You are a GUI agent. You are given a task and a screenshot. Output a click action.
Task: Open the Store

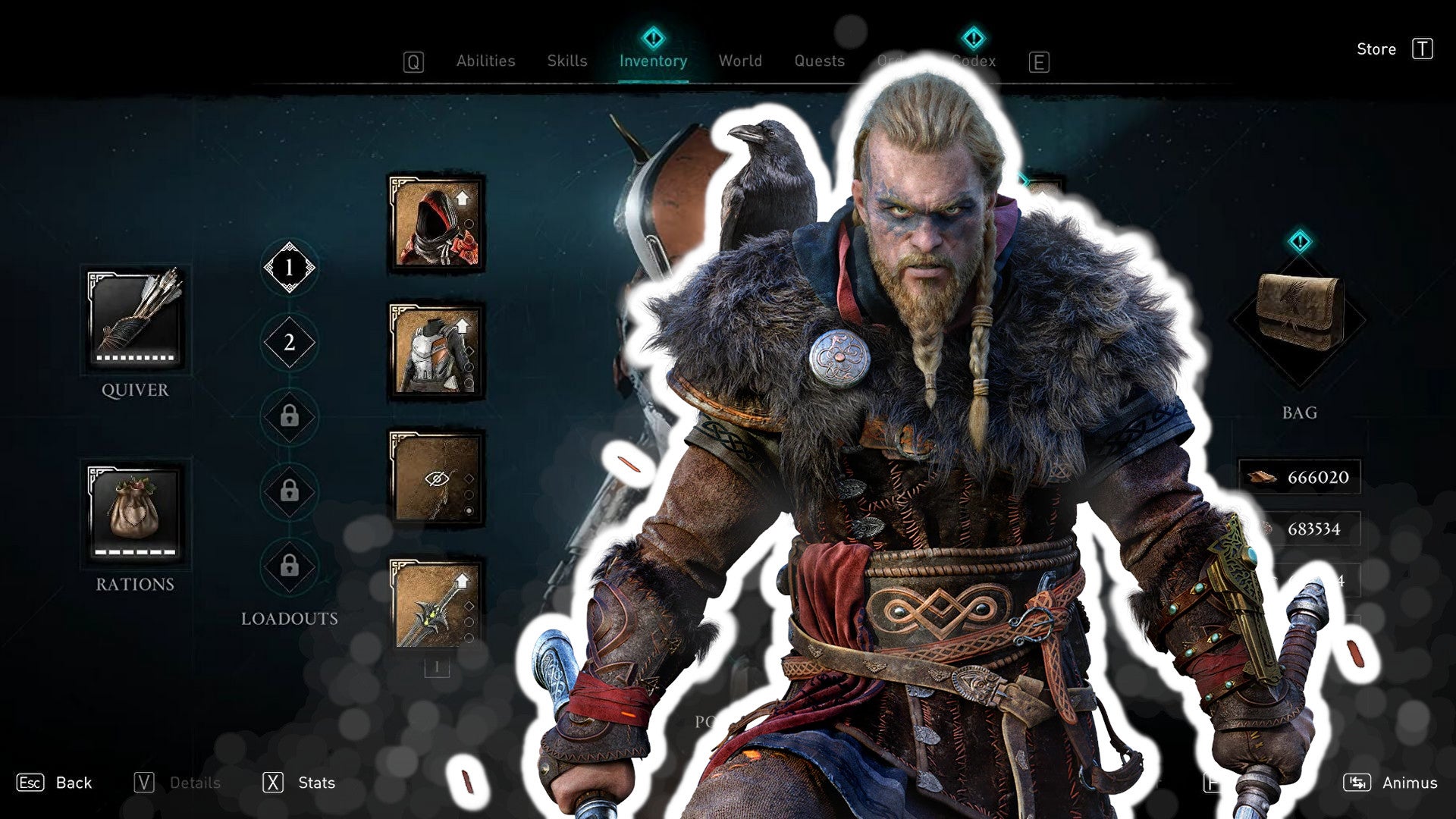point(1376,49)
